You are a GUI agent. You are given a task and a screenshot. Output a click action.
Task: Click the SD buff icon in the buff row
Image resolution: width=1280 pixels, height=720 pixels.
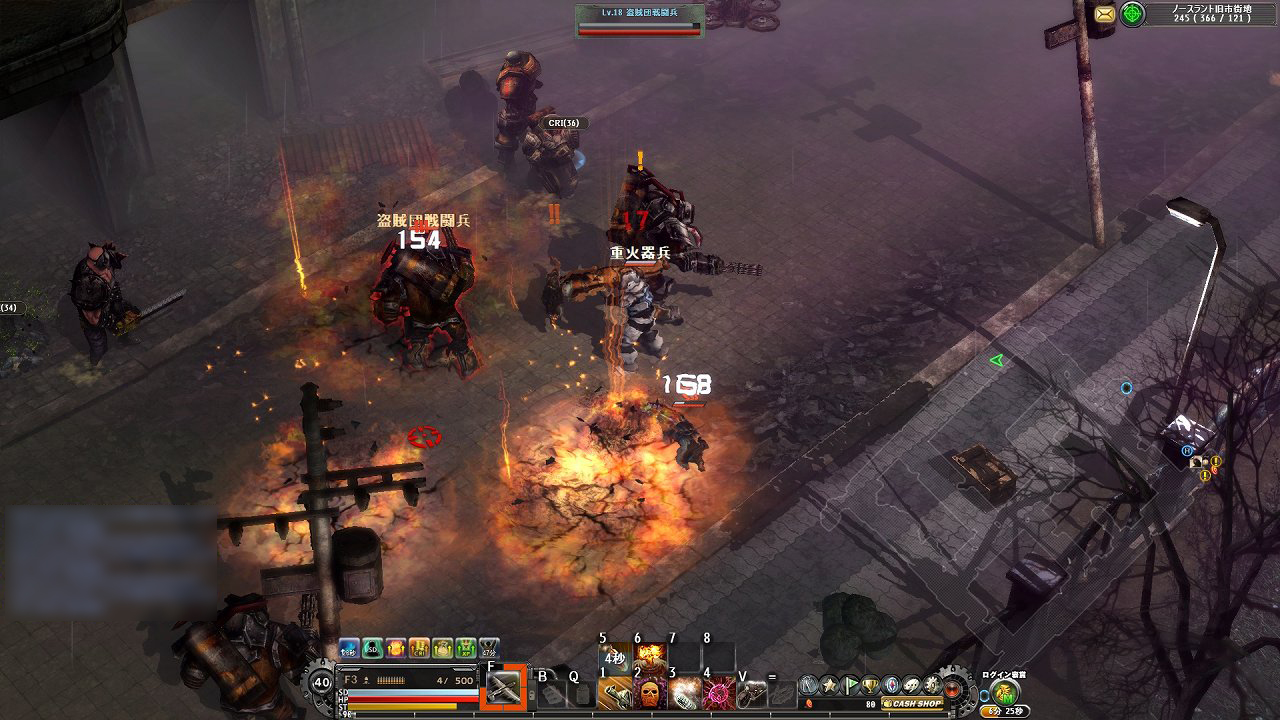(x=370, y=646)
